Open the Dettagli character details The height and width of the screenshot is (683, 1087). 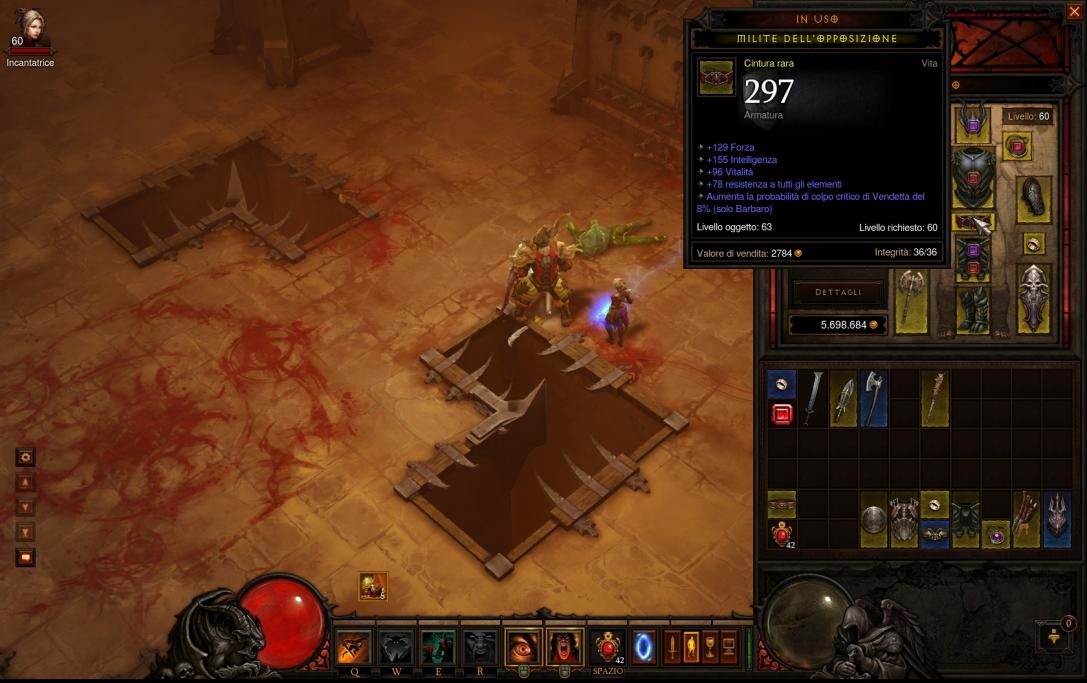(x=837, y=292)
